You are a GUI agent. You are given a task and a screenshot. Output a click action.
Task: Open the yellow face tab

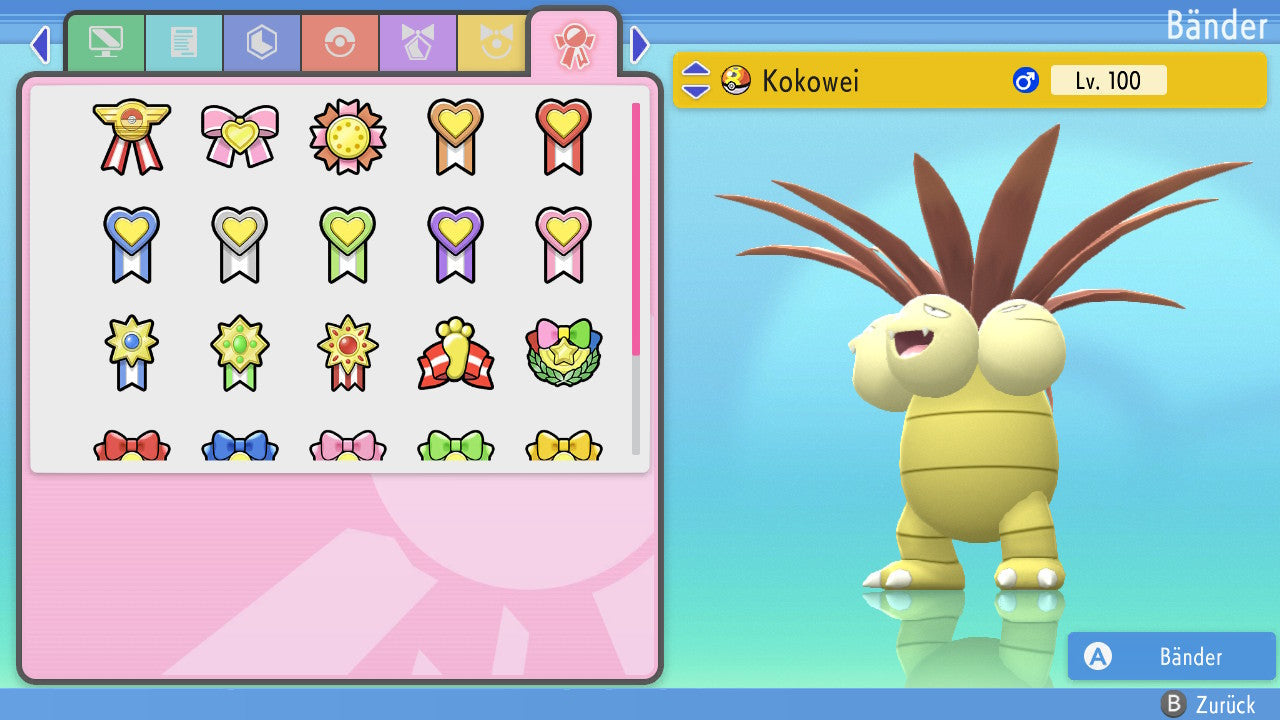coord(493,43)
